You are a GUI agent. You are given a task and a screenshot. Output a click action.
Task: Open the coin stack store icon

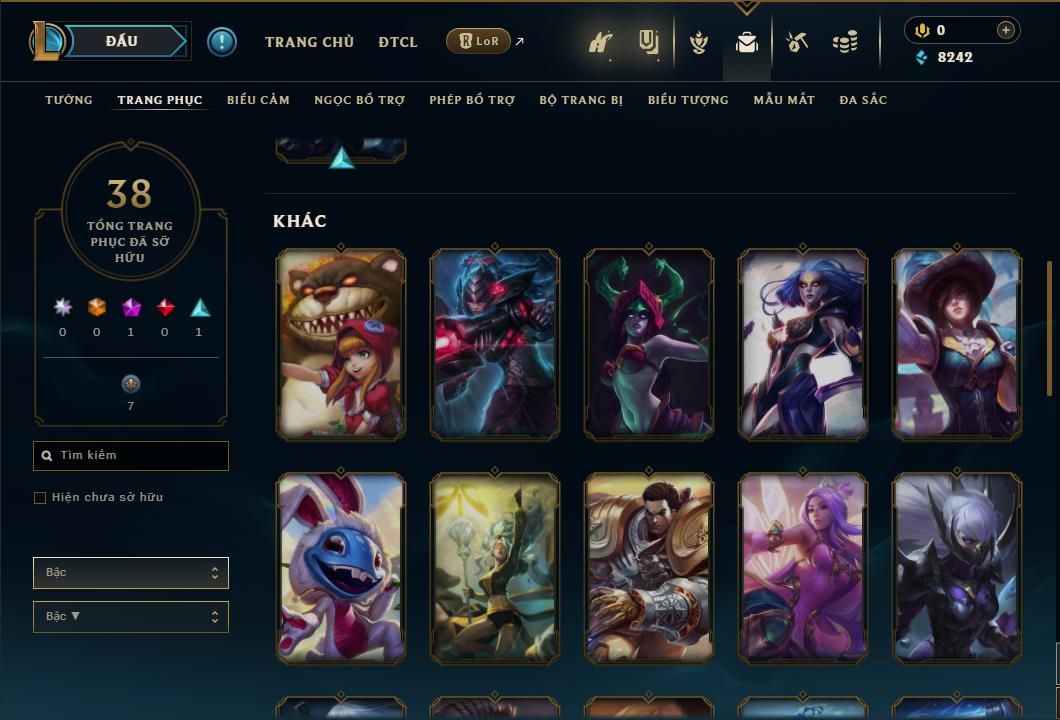845,42
